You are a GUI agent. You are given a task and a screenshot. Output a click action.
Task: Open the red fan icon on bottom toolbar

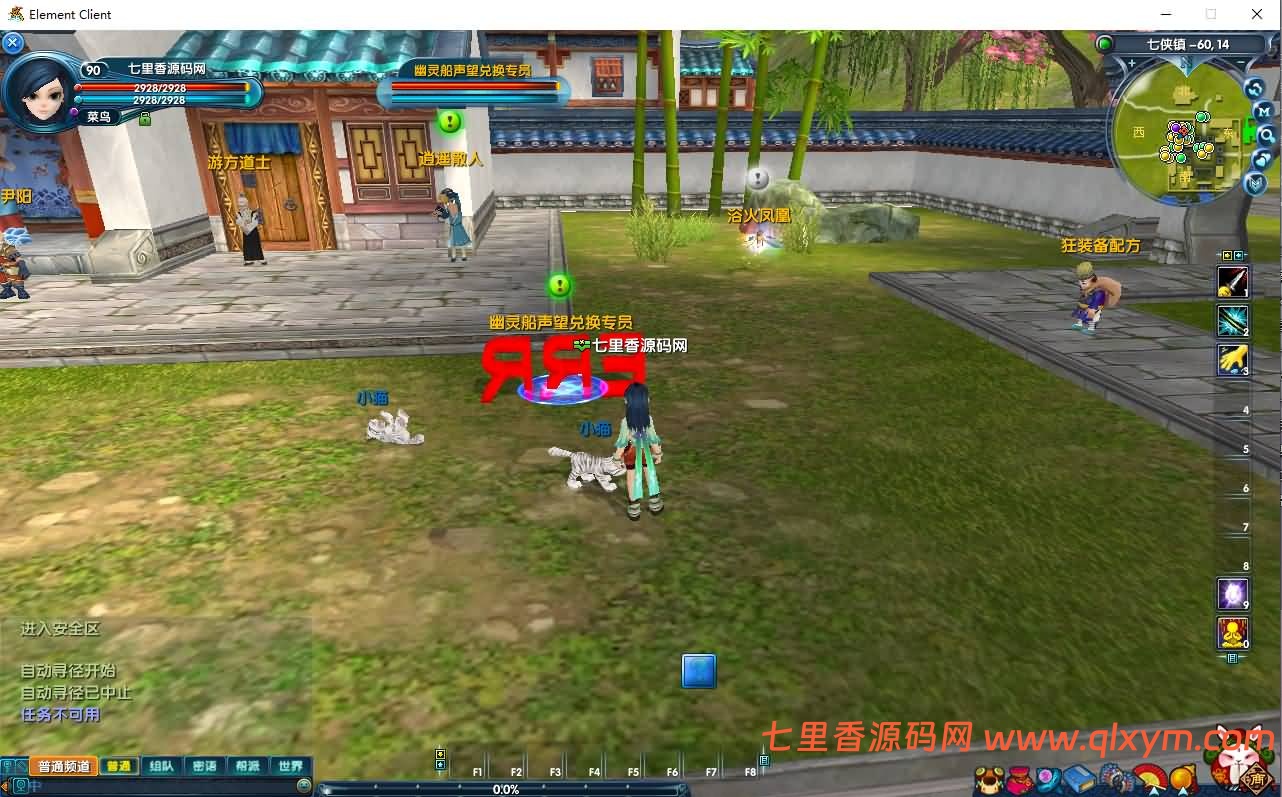(1150, 778)
